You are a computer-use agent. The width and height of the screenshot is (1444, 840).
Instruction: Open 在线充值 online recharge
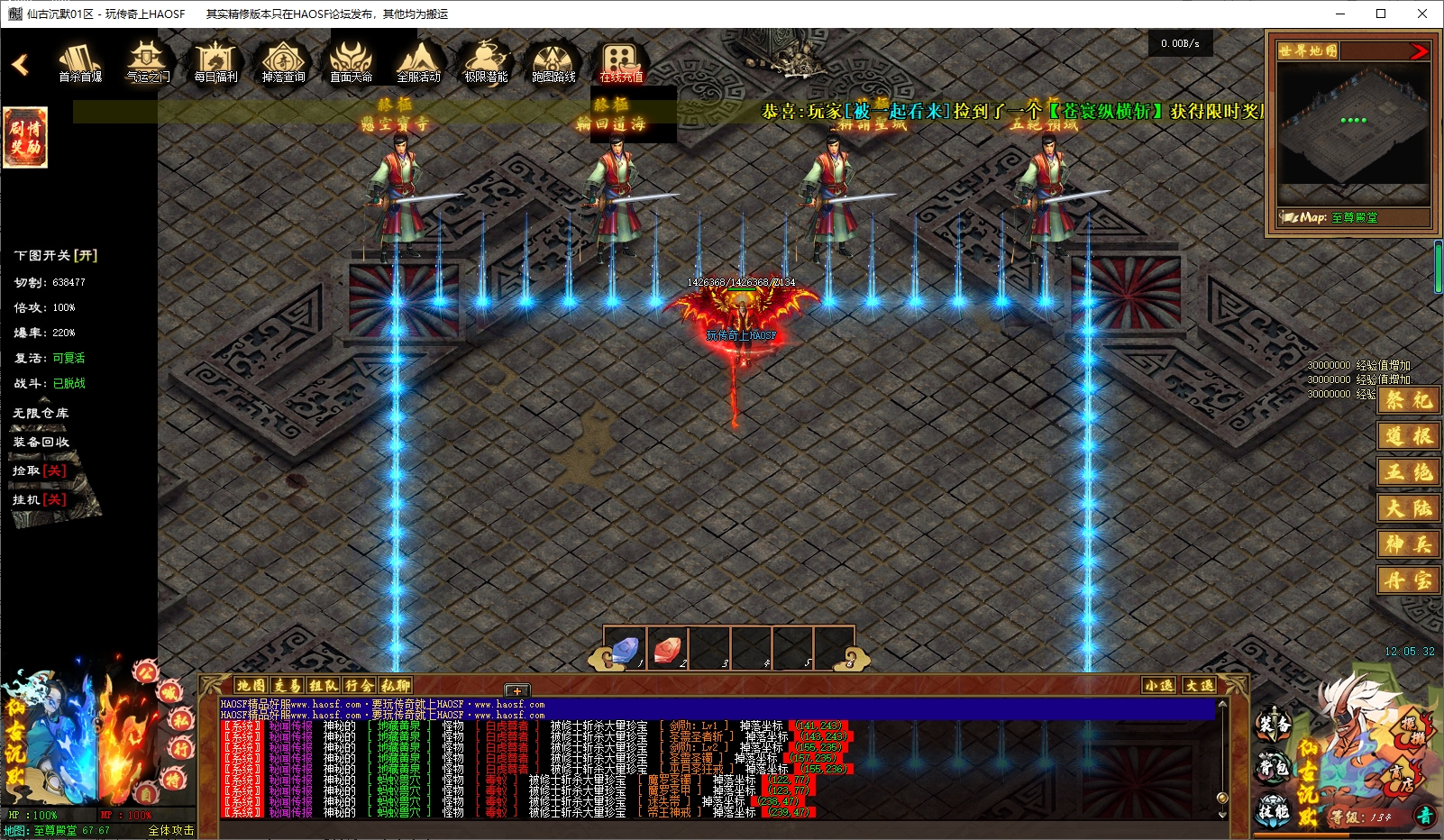[x=621, y=61]
